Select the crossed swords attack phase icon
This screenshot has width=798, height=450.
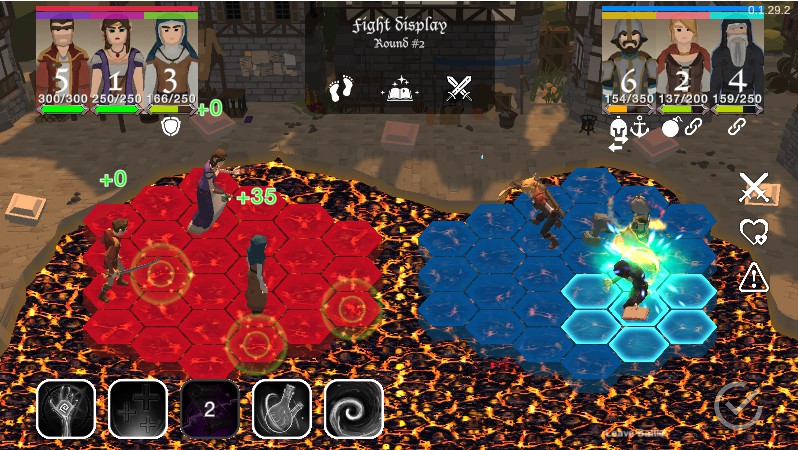tap(459, 91)
